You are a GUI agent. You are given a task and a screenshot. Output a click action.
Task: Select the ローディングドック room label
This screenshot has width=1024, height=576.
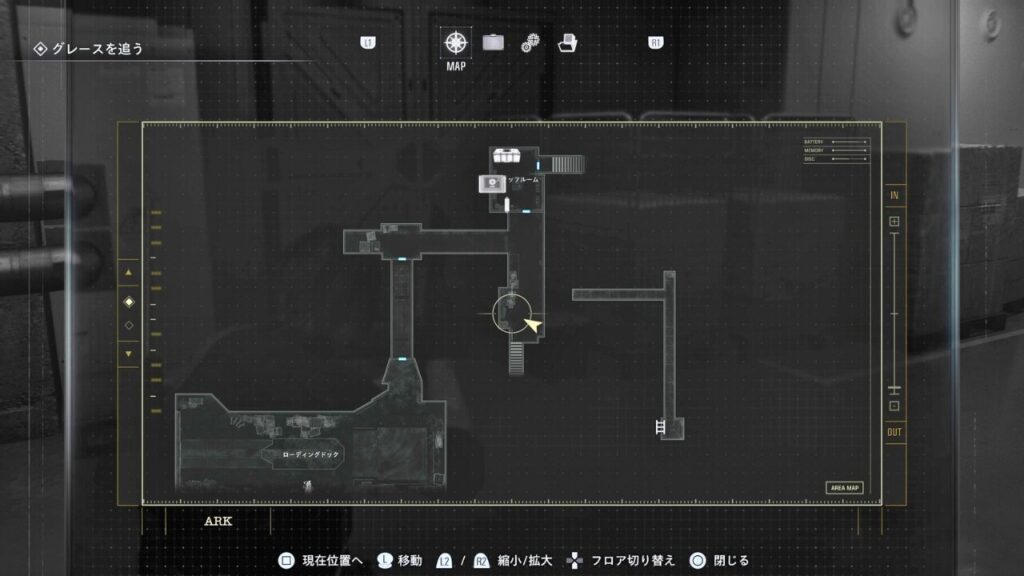(x=311, y=455)
